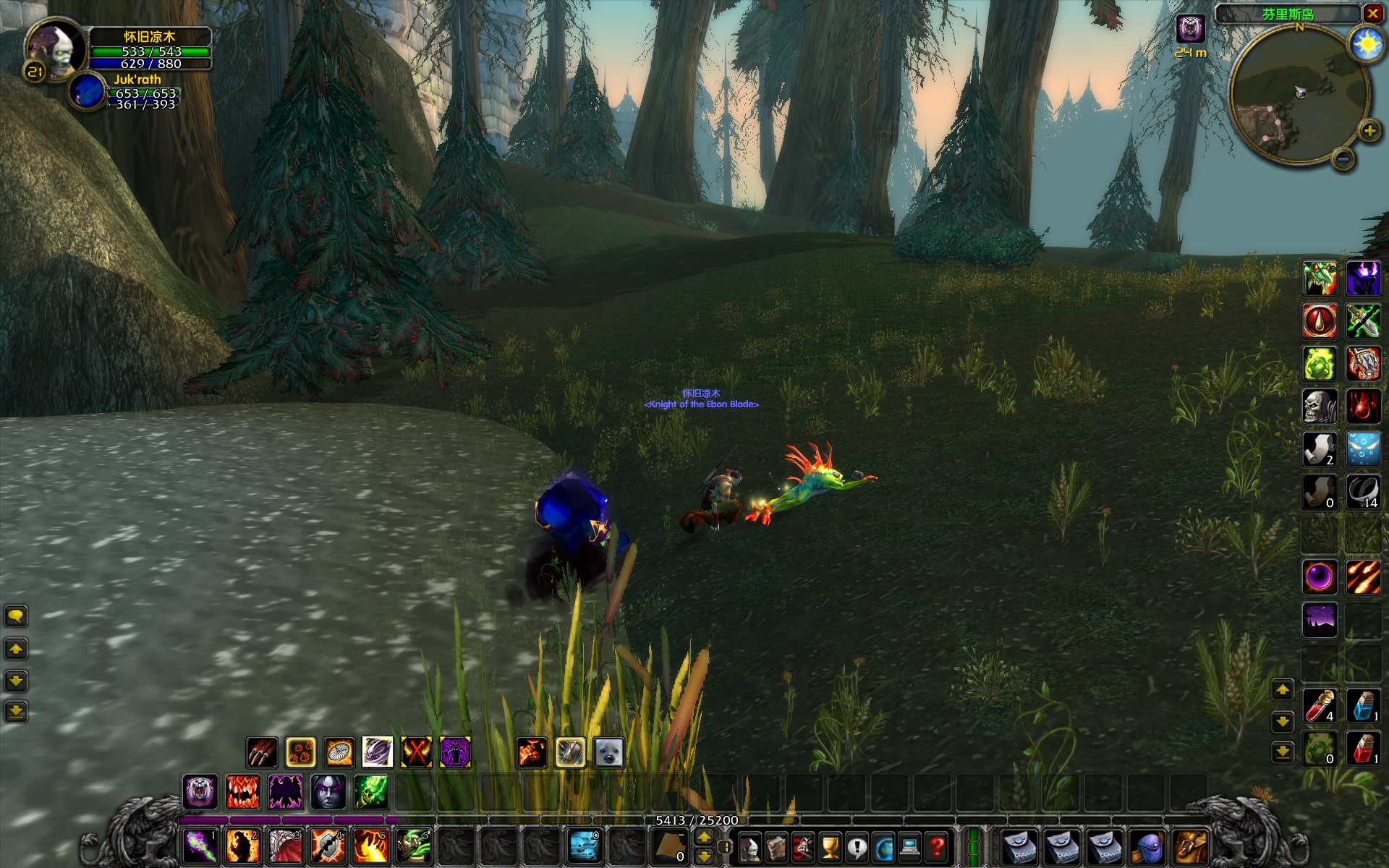Image resolution: width=1389 pixels, height=868 pixels.
Task: Click the roaring bear buff icon
Action: pos(1190,29)
